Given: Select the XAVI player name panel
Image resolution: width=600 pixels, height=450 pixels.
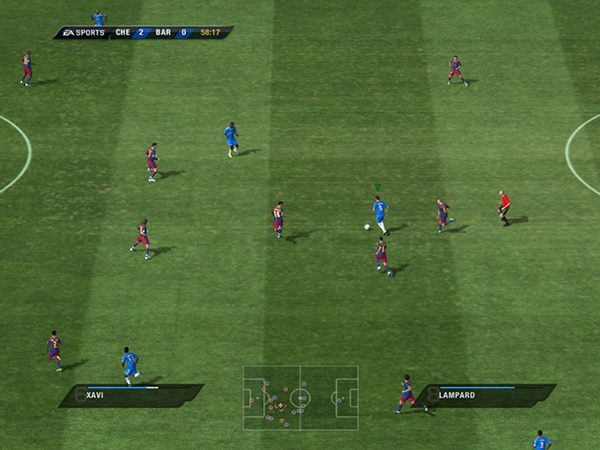Looking at the screenshot, I should tap(130, 395).
